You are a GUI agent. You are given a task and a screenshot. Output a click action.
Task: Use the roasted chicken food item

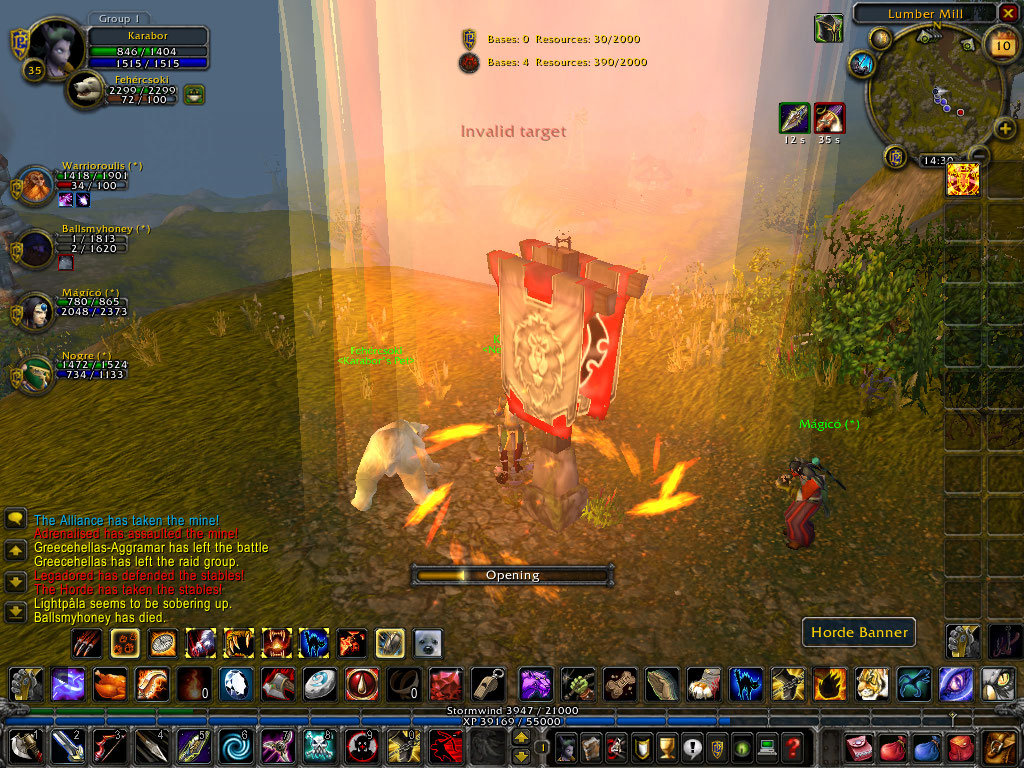109,684
